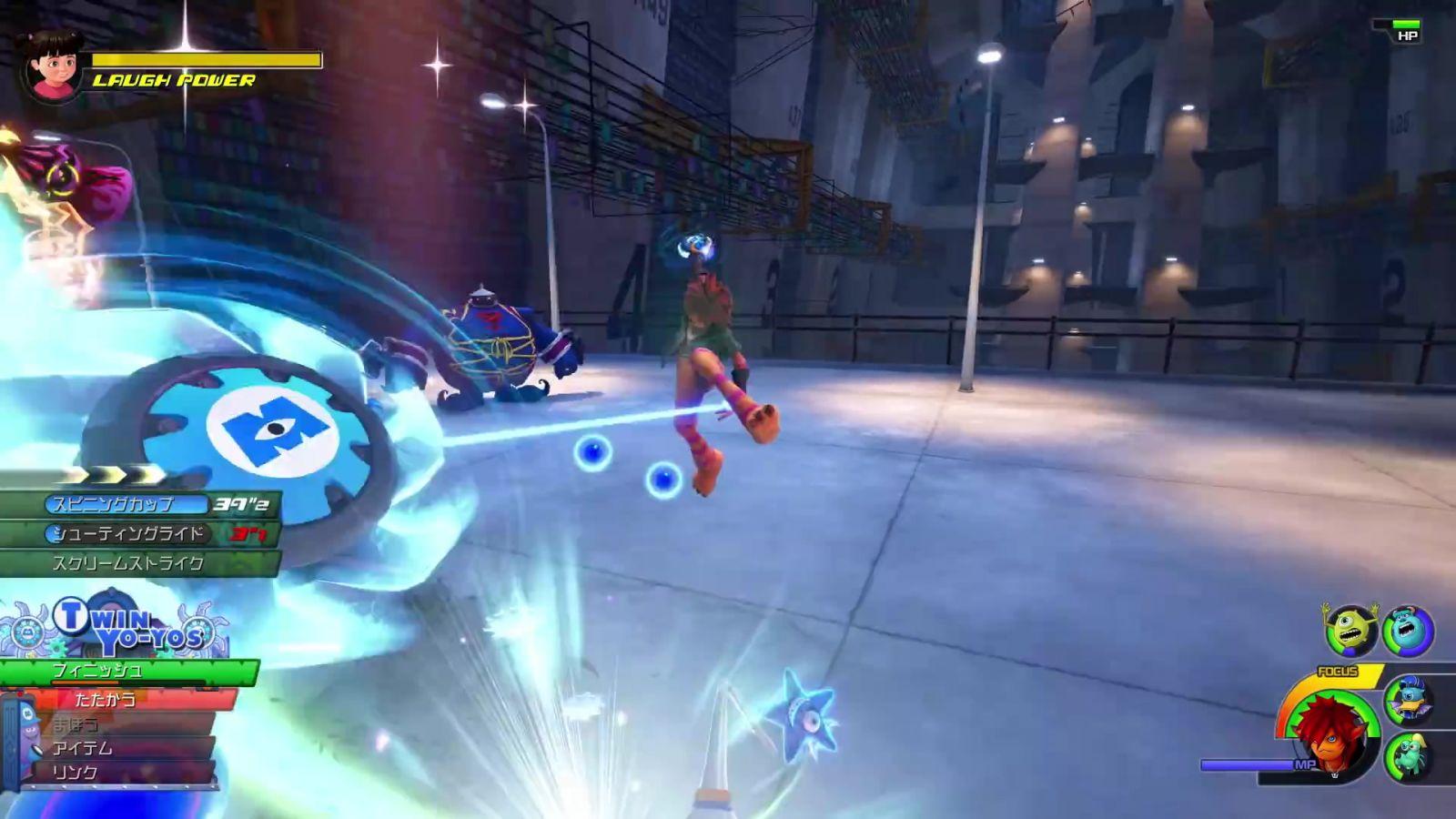The image size is (1456, 819).
Task: Select Donald's party portrait
Action: [x=1409, y=700]
